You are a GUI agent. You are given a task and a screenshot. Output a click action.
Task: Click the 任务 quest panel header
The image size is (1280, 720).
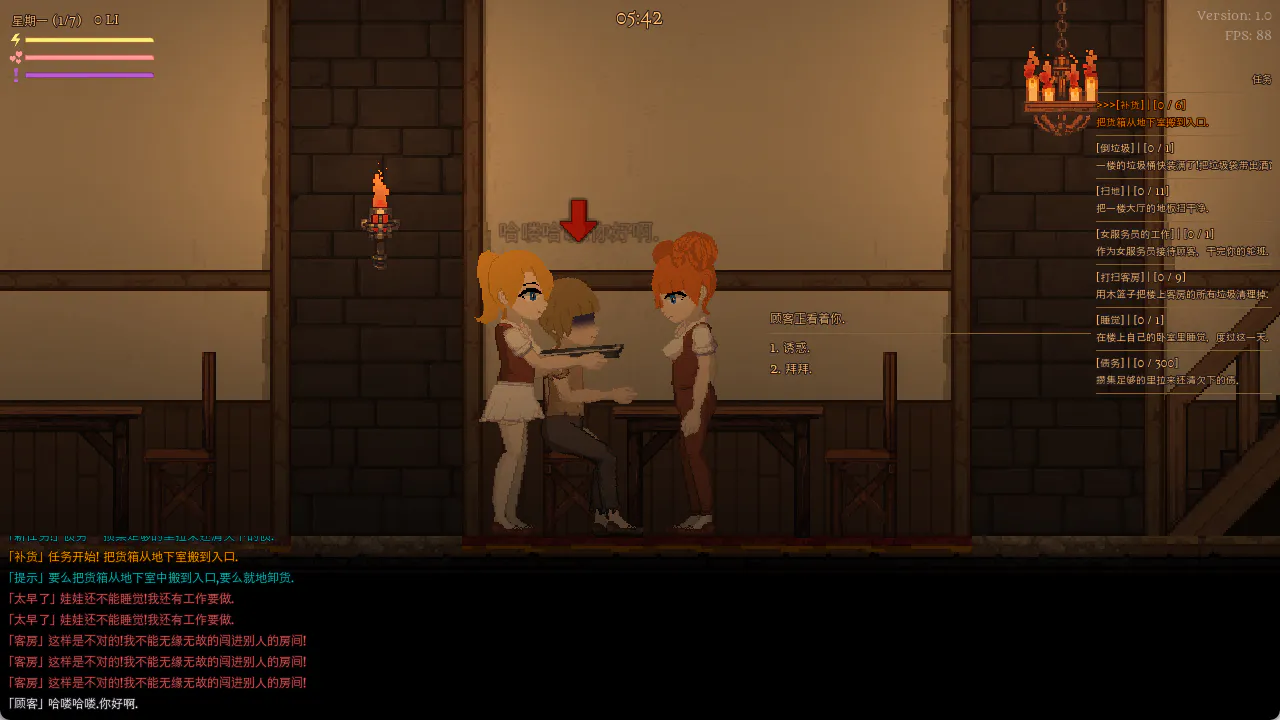pyautogui.click(x=1261, y=79)
